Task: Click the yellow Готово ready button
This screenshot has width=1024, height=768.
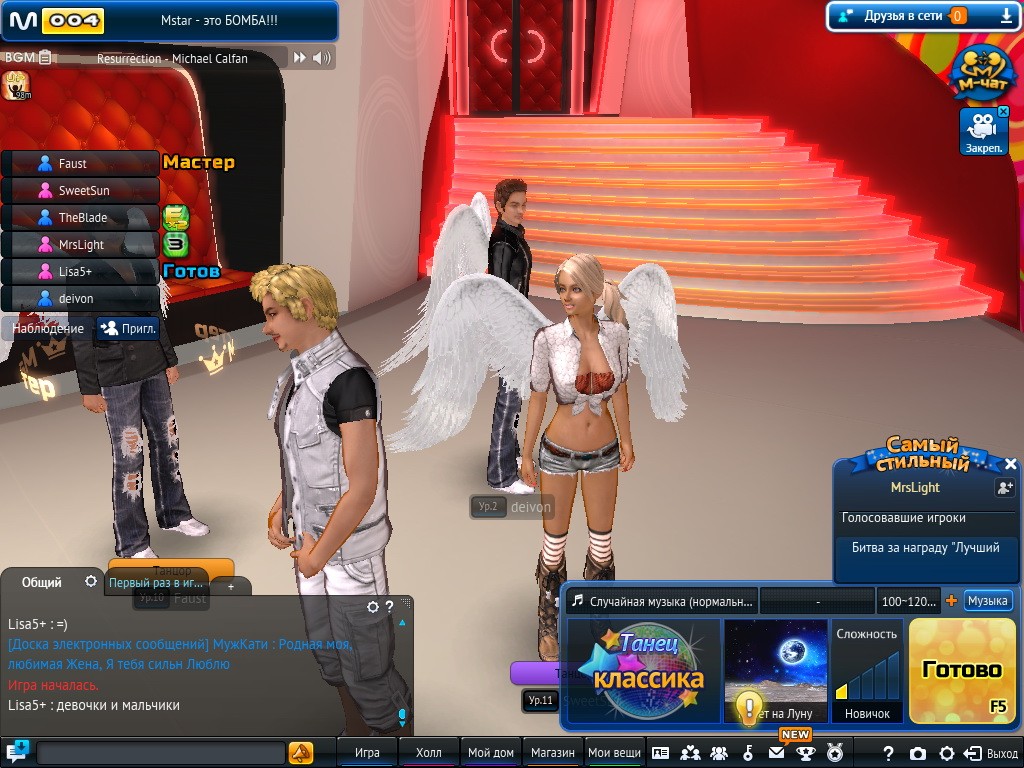Action: 961,669
